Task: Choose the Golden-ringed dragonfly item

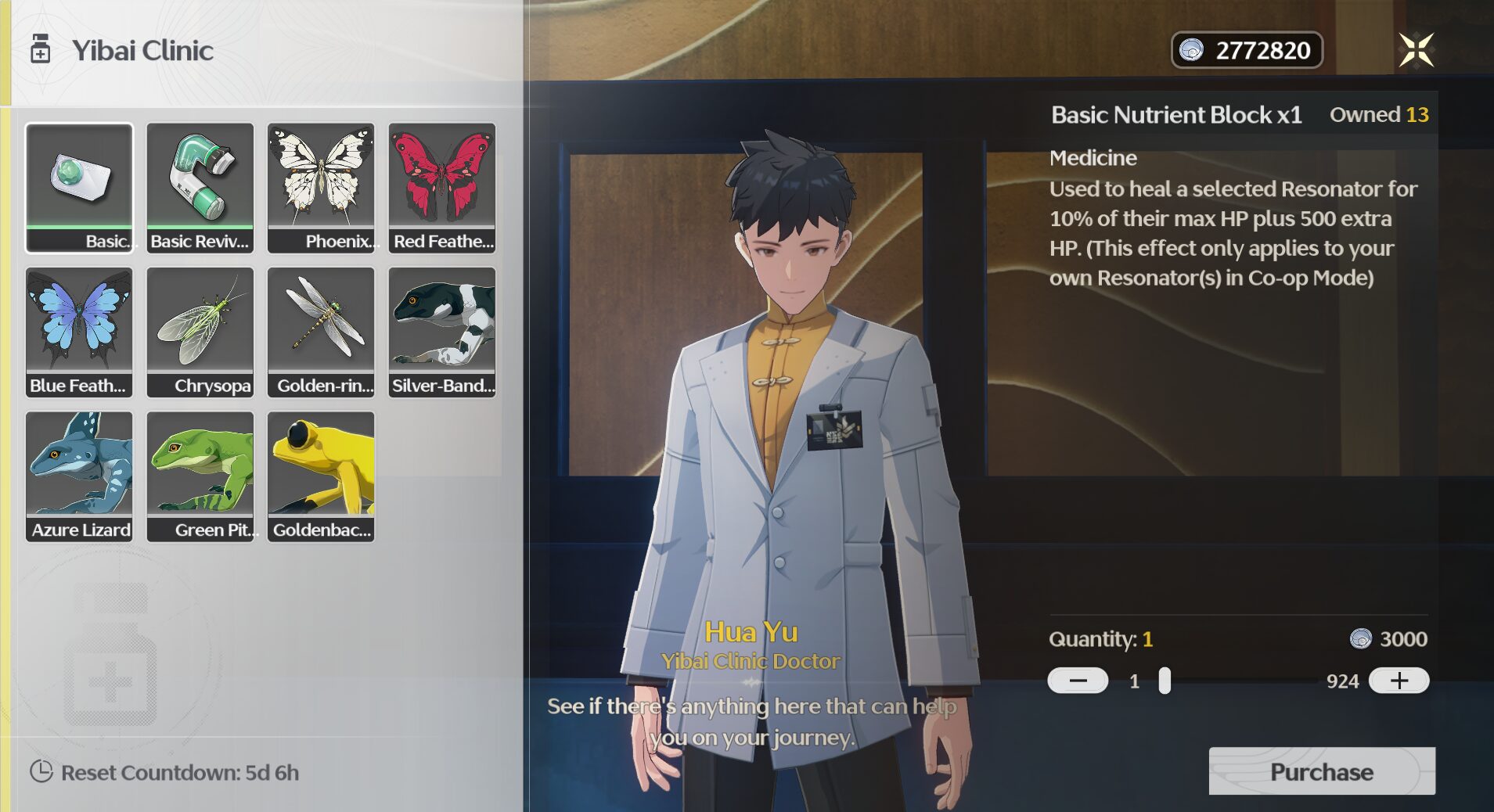Action: point(321,332)
